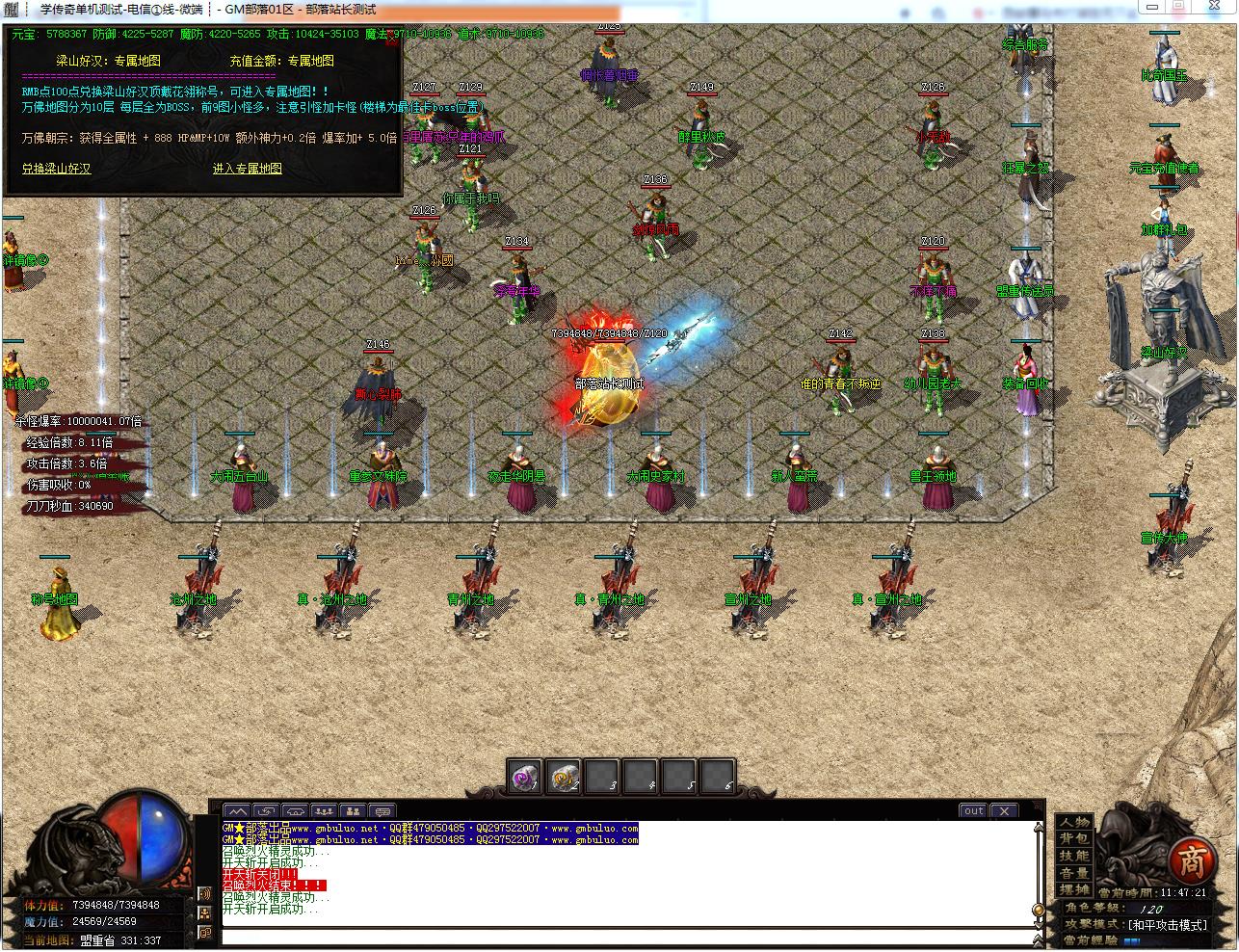This screenshot has height=952, width=1239.
Task: Open the 人物 character panel
Action: tap(1074, 822)
